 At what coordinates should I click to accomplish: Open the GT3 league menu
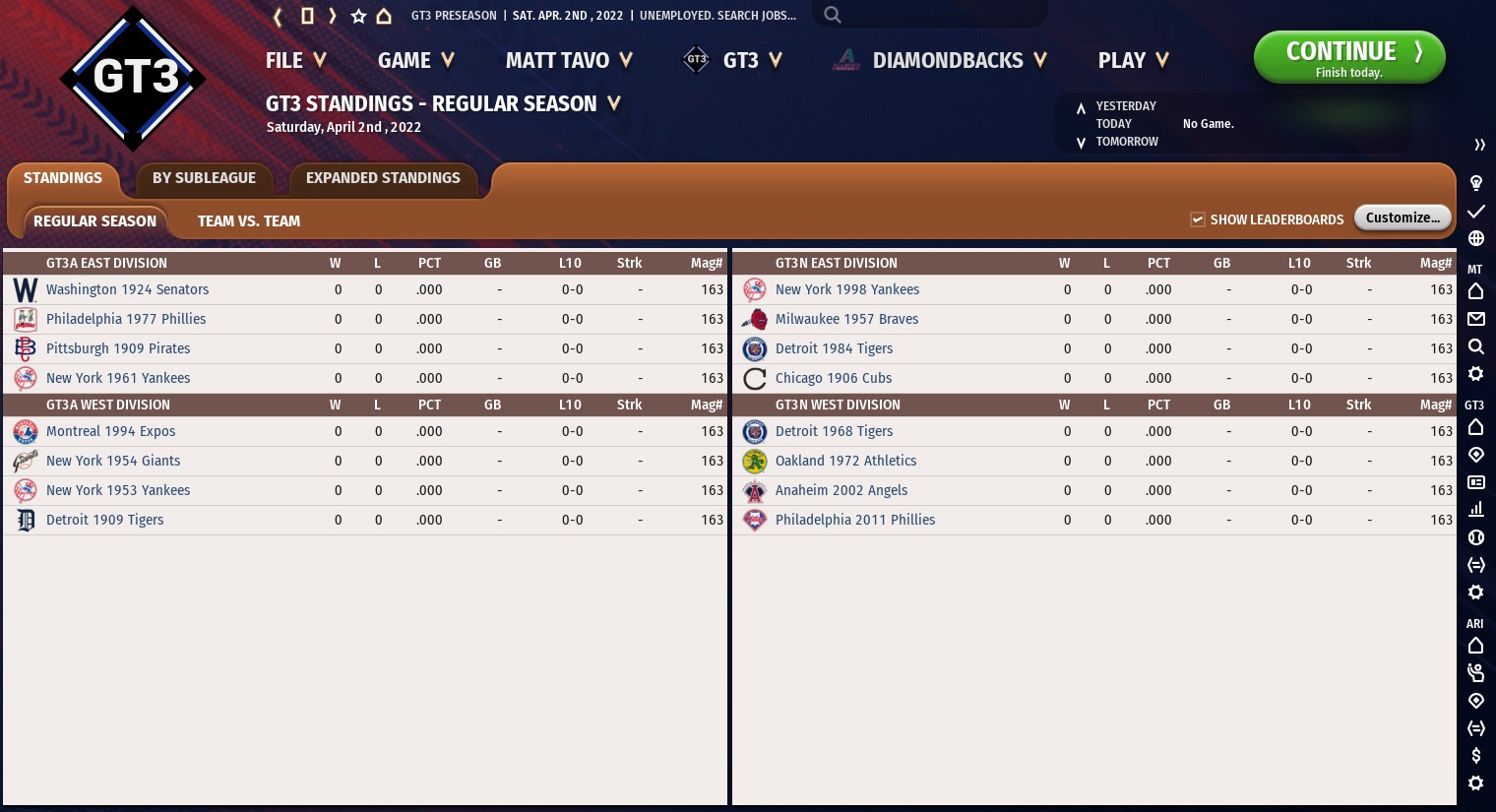click(x=733, y=61)
